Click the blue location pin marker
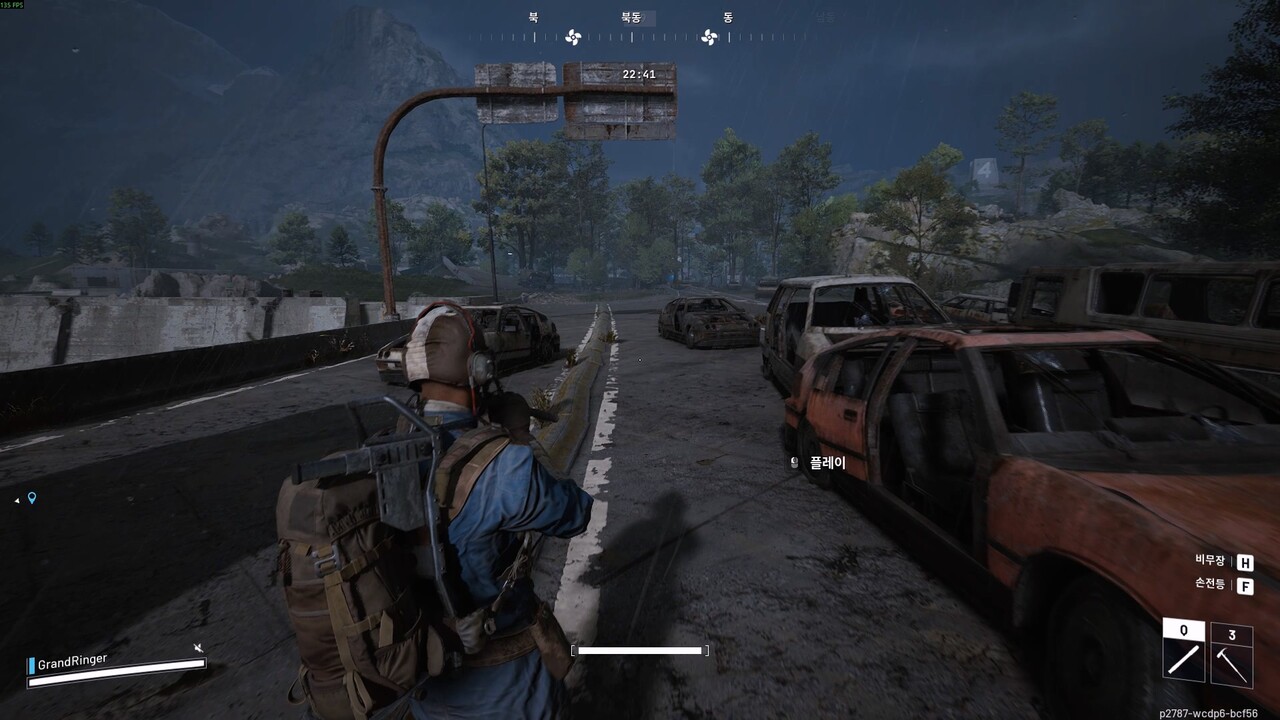 pos(32,497)
